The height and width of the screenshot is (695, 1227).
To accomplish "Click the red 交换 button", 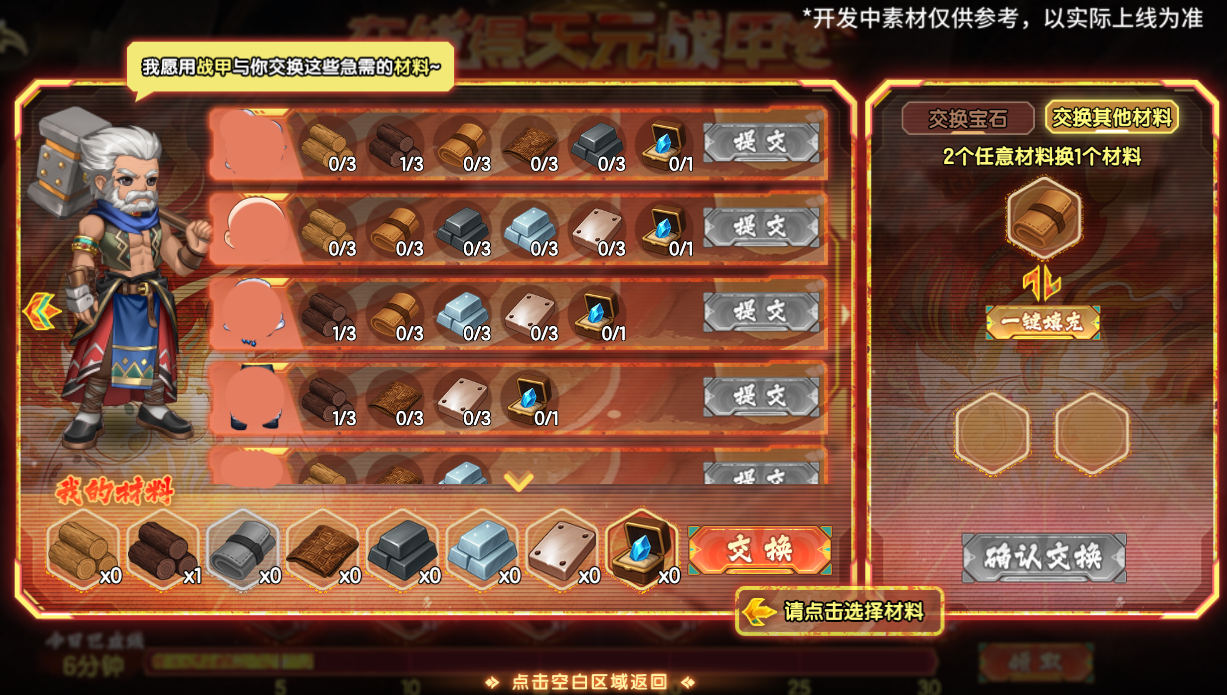I will (x=759, y=549).
